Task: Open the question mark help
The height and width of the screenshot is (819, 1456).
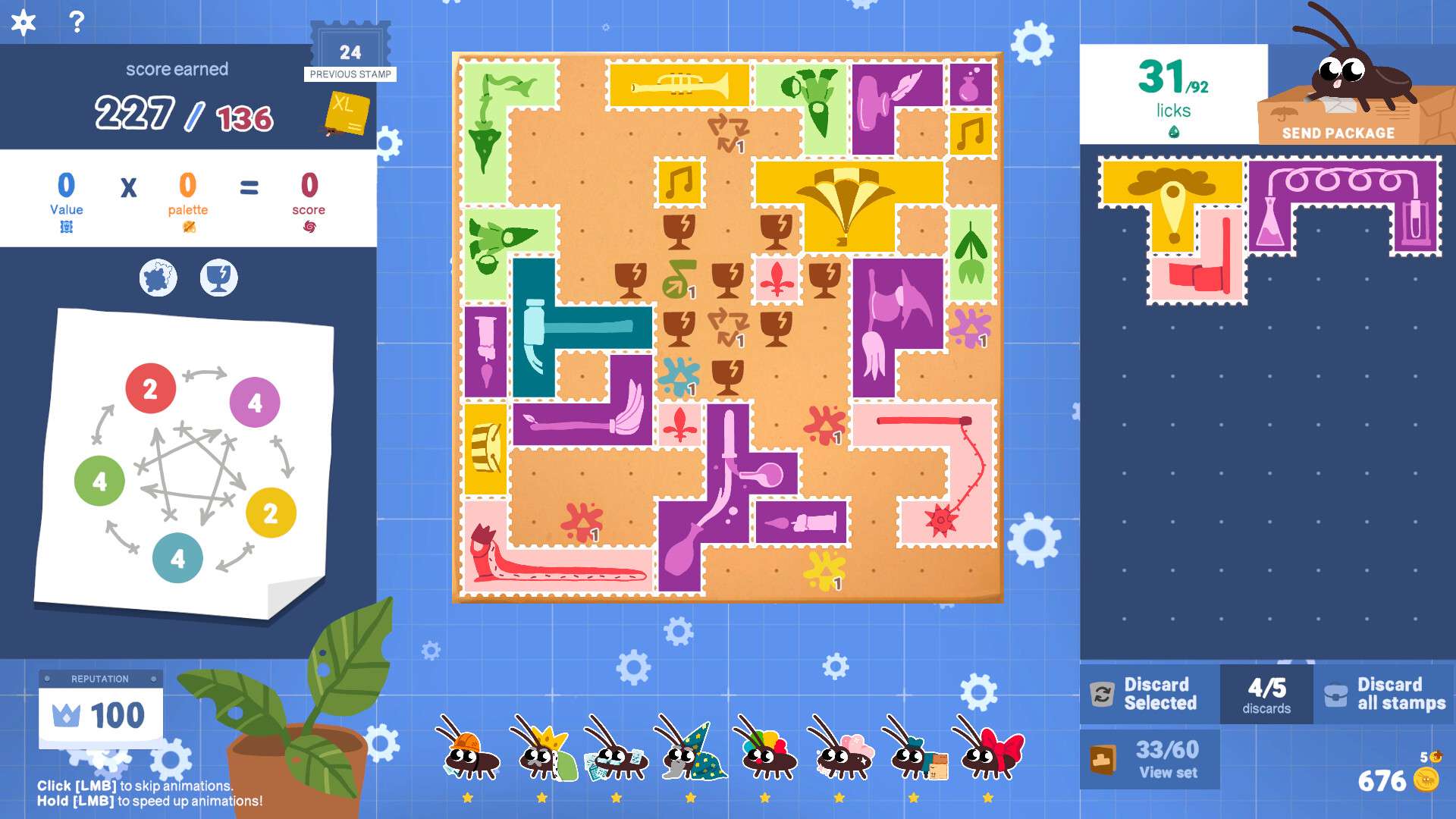Action: coord(77,22)
